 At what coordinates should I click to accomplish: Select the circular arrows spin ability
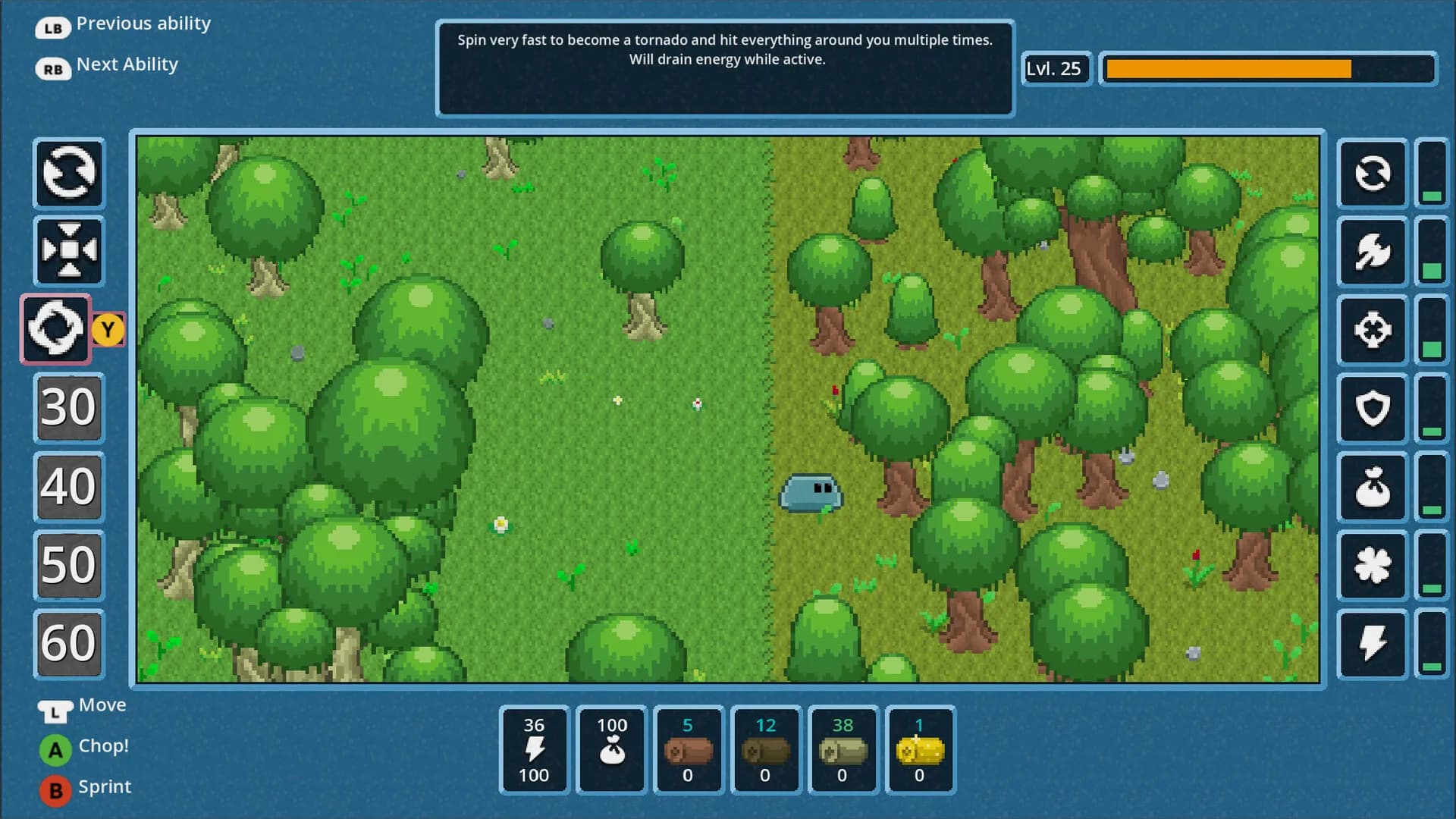pyautogui.click(x=69, y=174)
